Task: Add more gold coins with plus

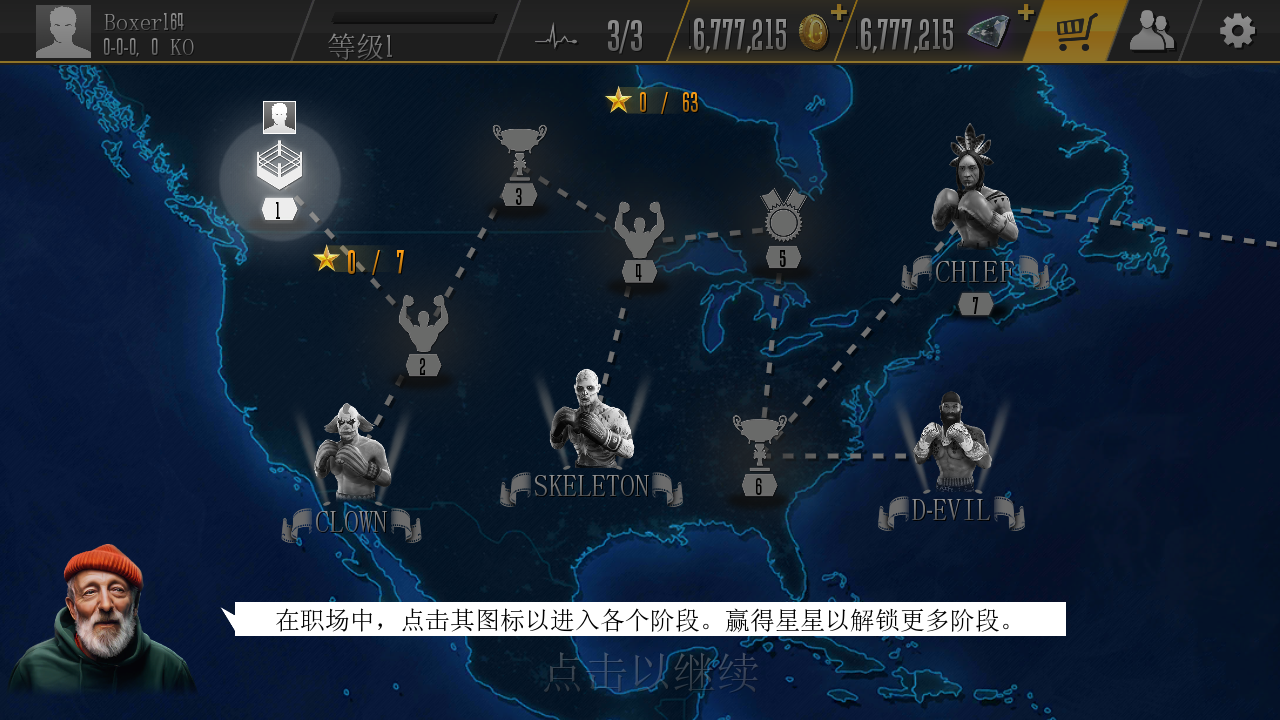Action: click(x=838, y=12)
